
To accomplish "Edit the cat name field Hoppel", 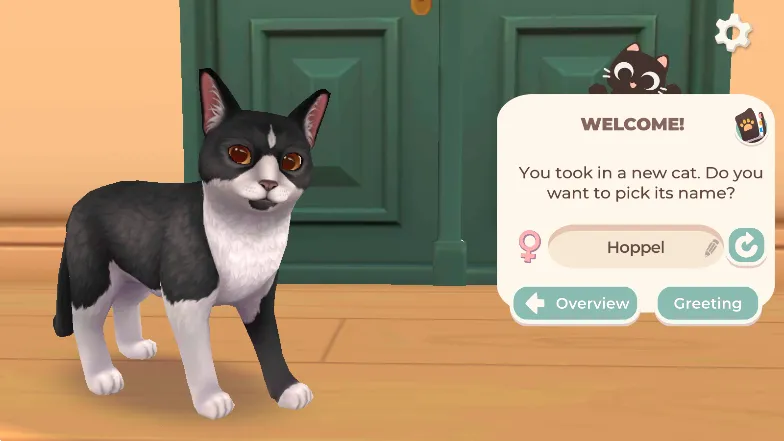I will (635, 247).
